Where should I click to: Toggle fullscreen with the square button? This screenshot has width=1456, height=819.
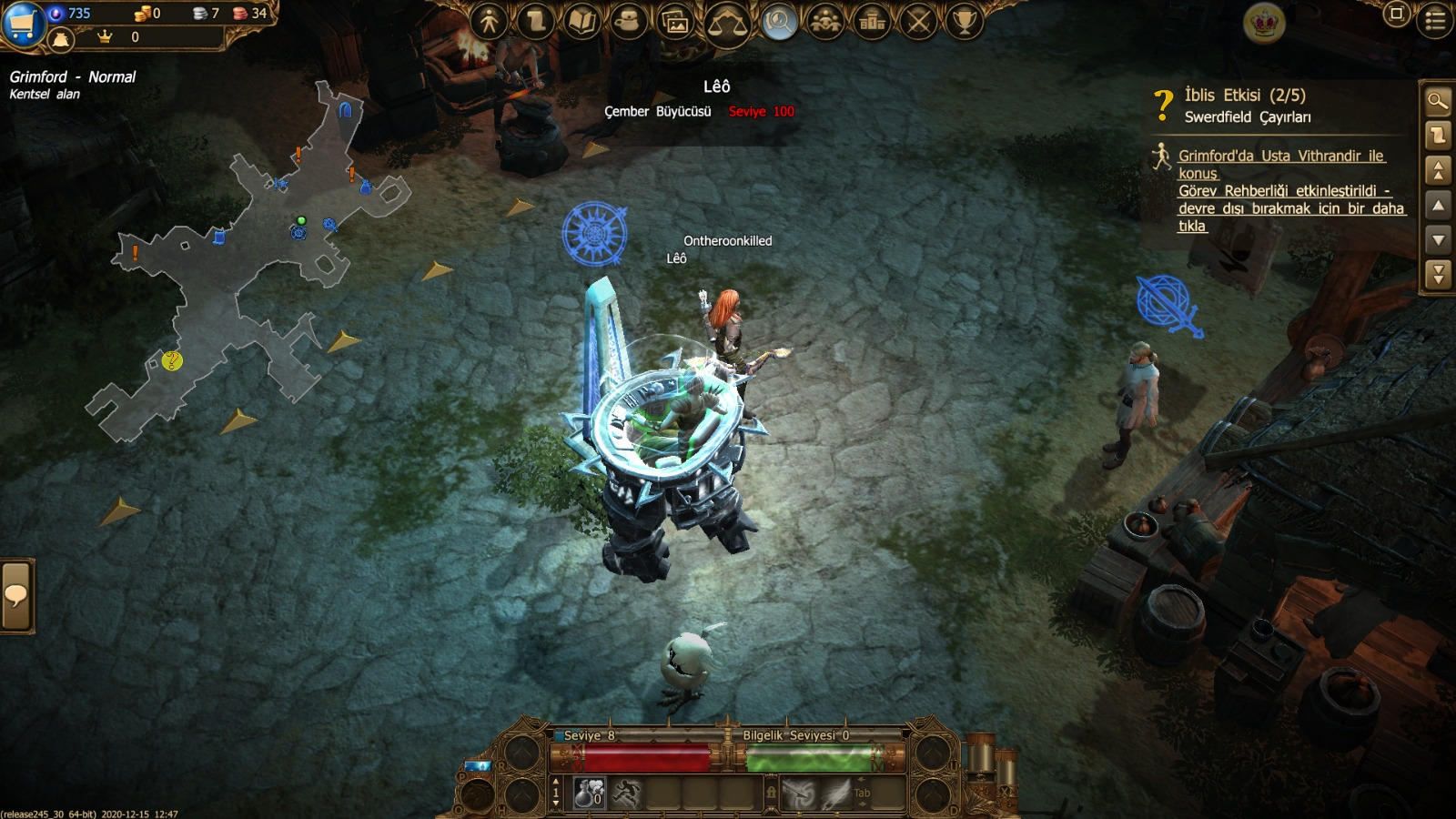pyautogui.click(x=1396, y=14)
